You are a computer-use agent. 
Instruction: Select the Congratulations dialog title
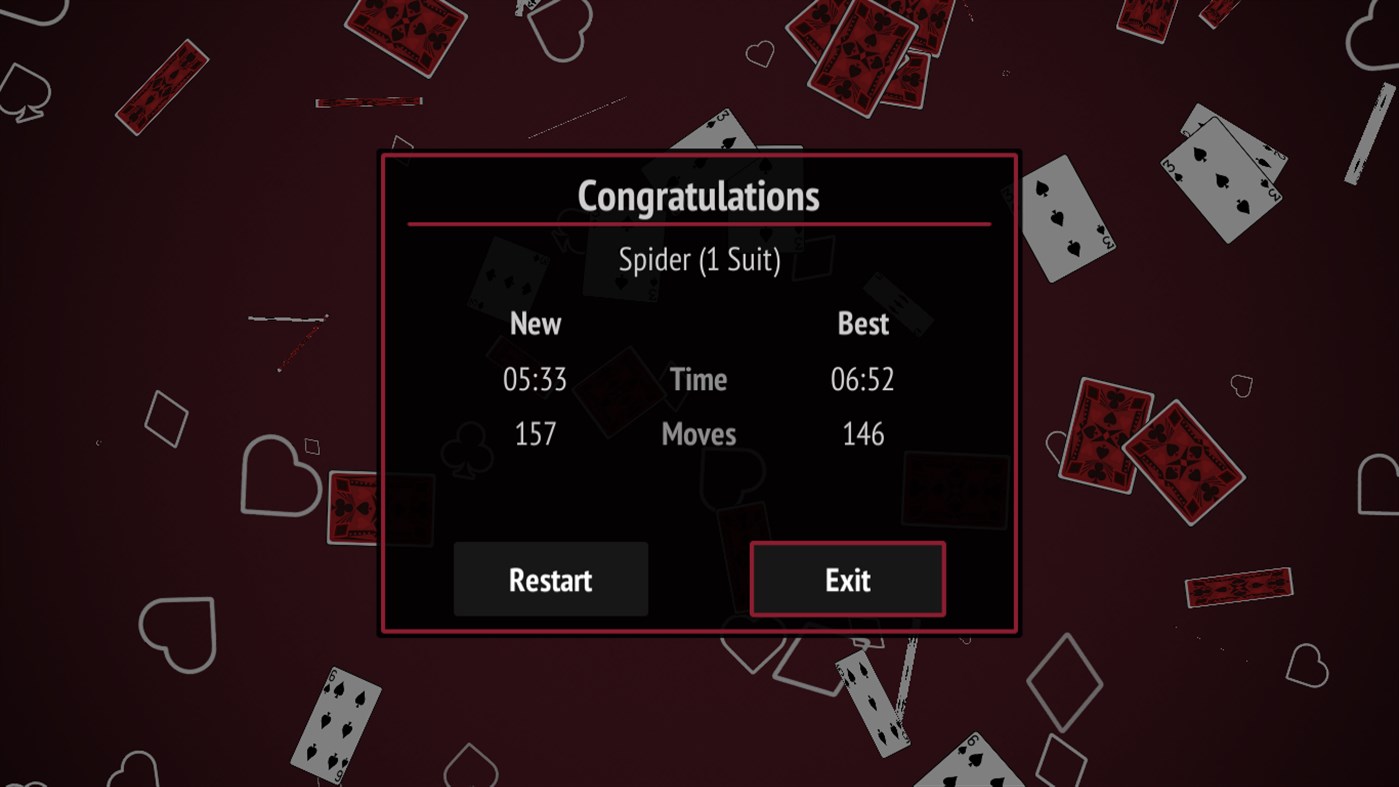point(698,196)
